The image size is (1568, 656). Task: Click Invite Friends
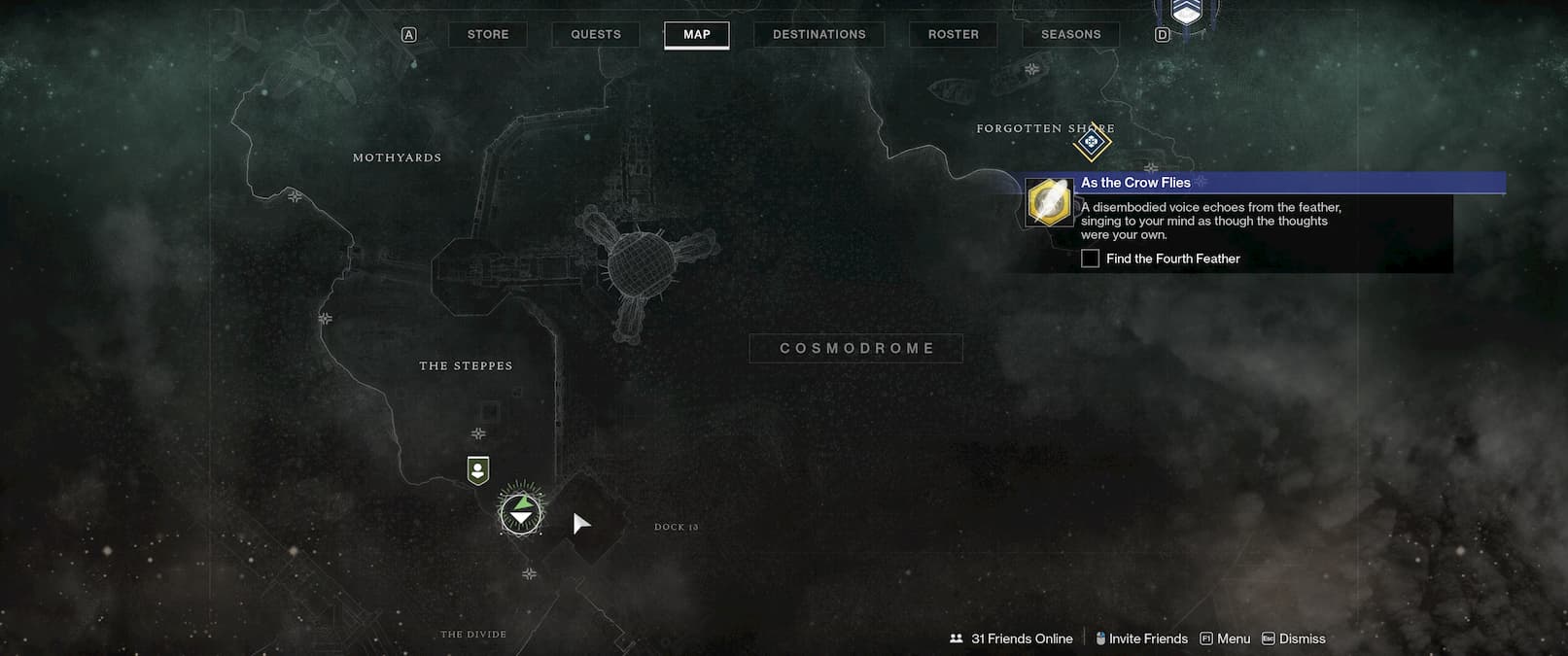[1141, 639]
